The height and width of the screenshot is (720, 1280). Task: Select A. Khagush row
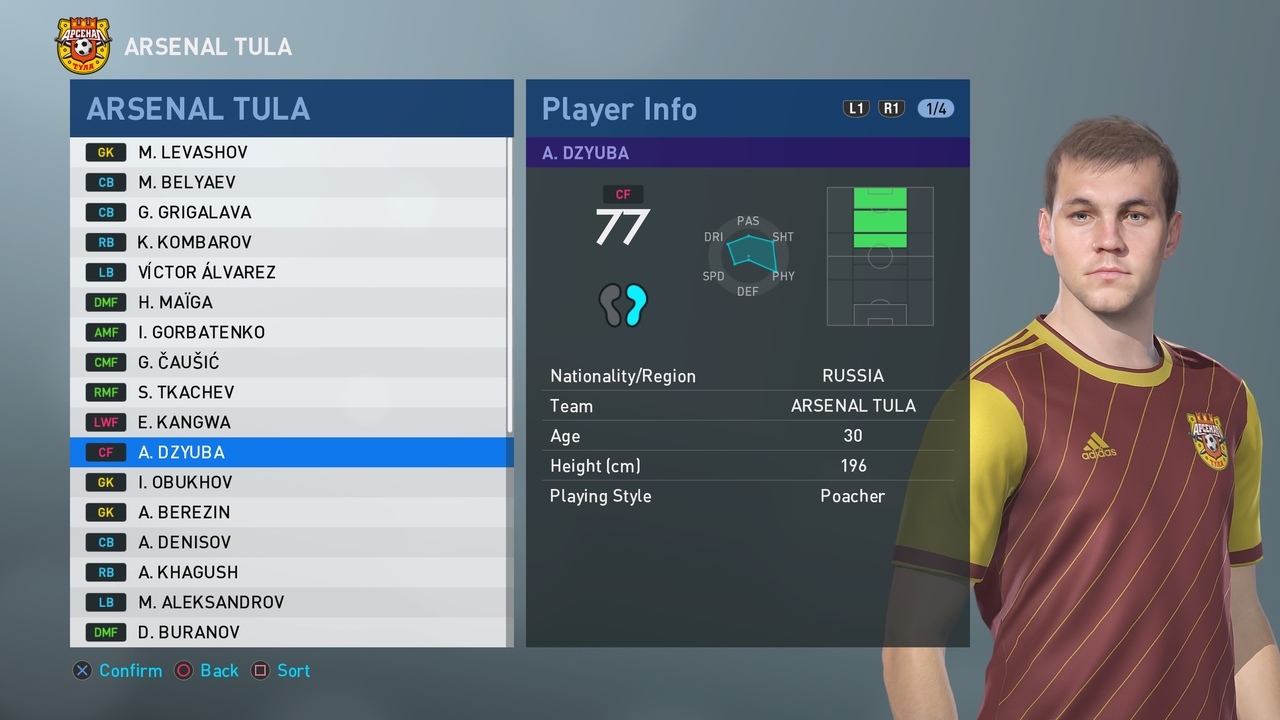pos(290,572)
